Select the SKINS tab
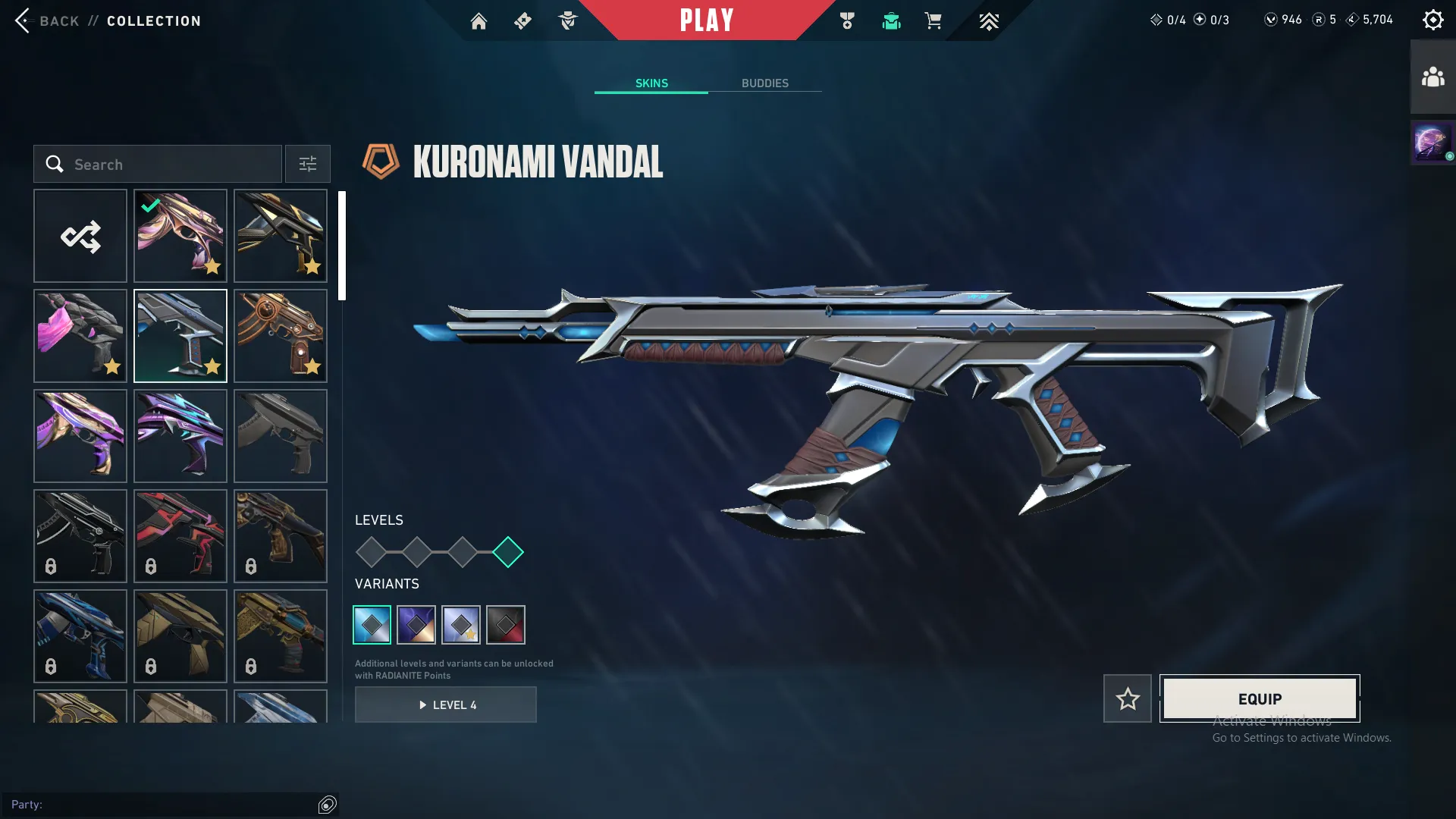 click(651, 83)
